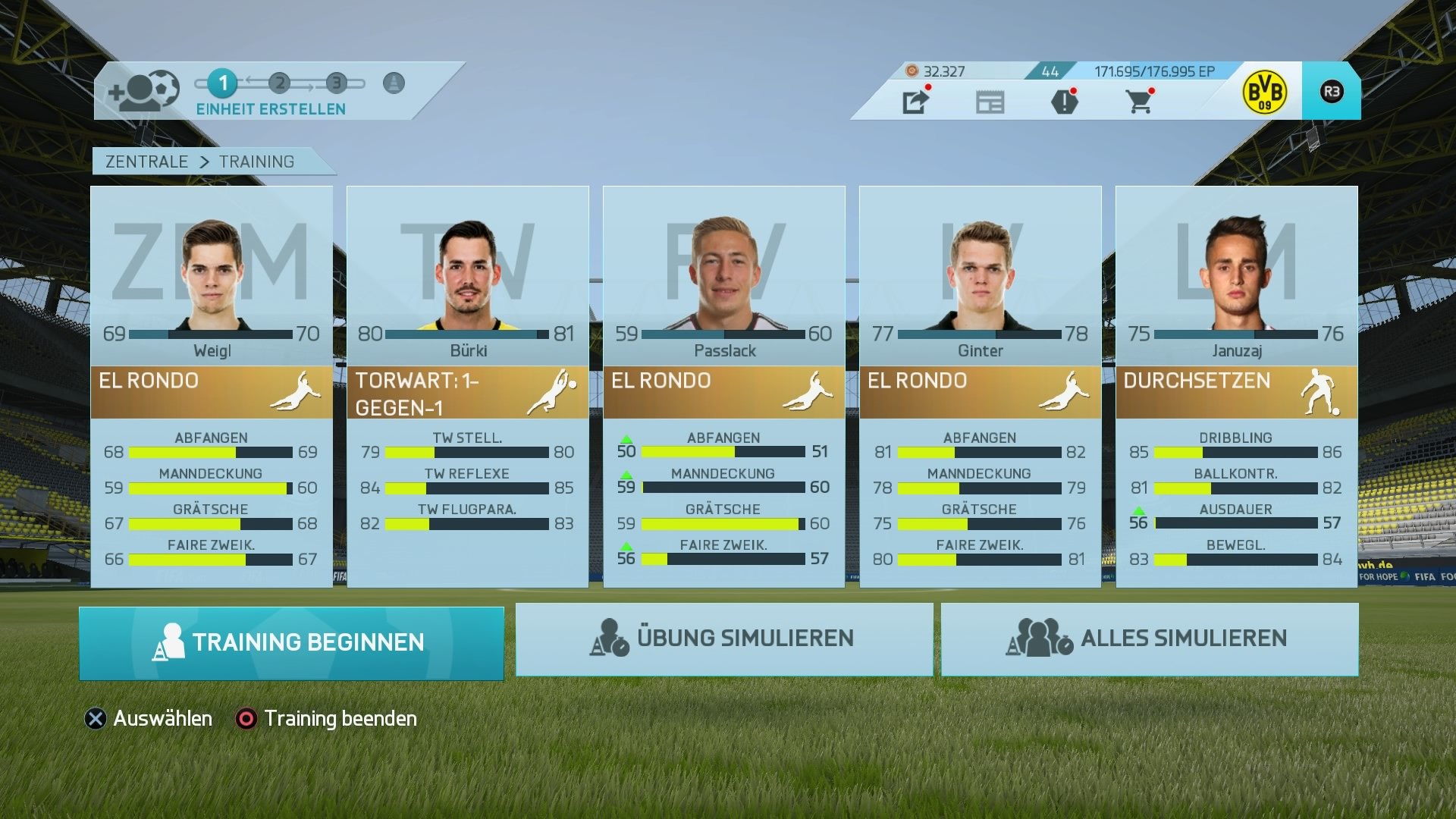Viewport: 1456px width, 819px height.
Task: Click the add player squad icon top left
Action: click(144, 89)
